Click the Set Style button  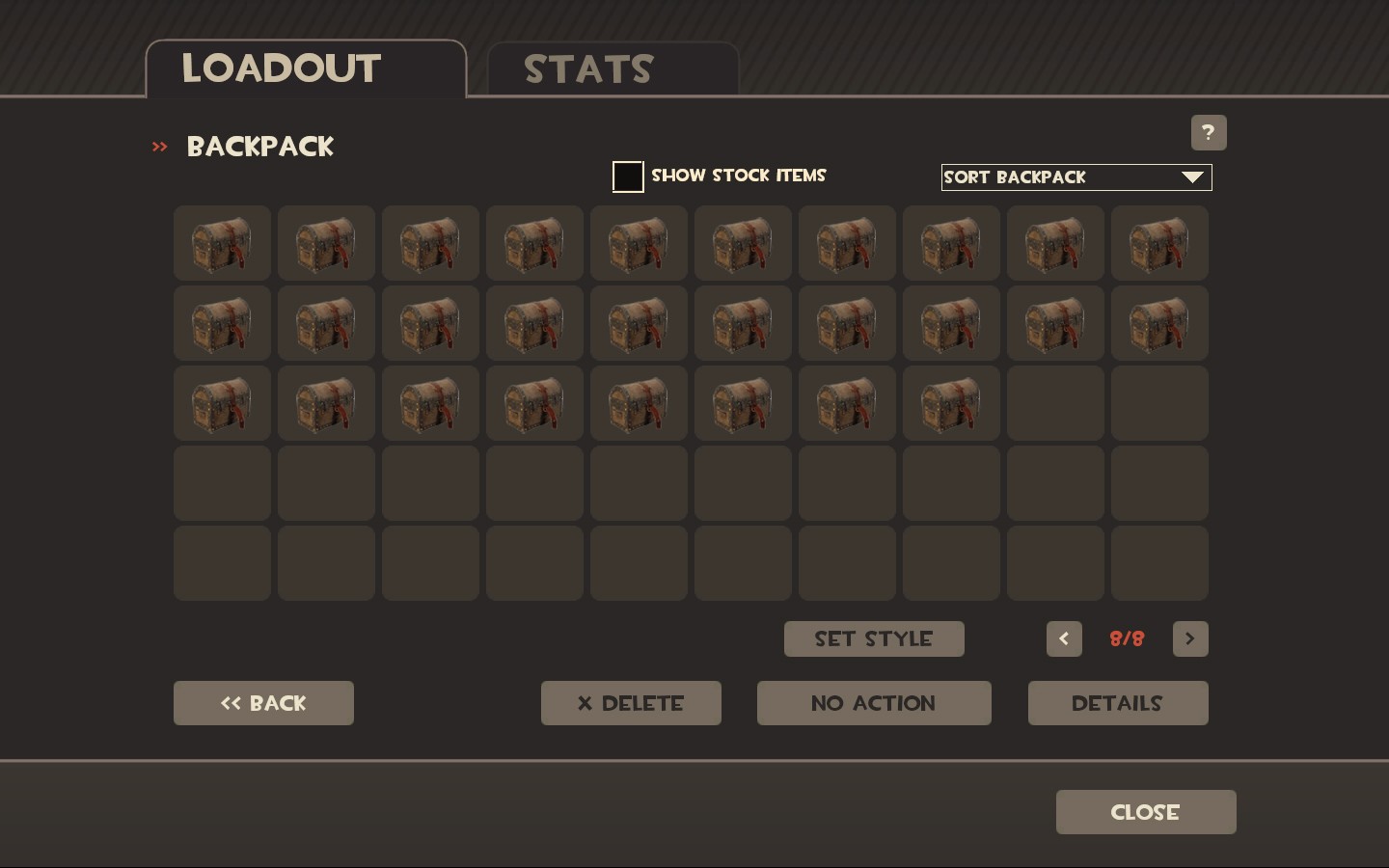pos(873,638)
